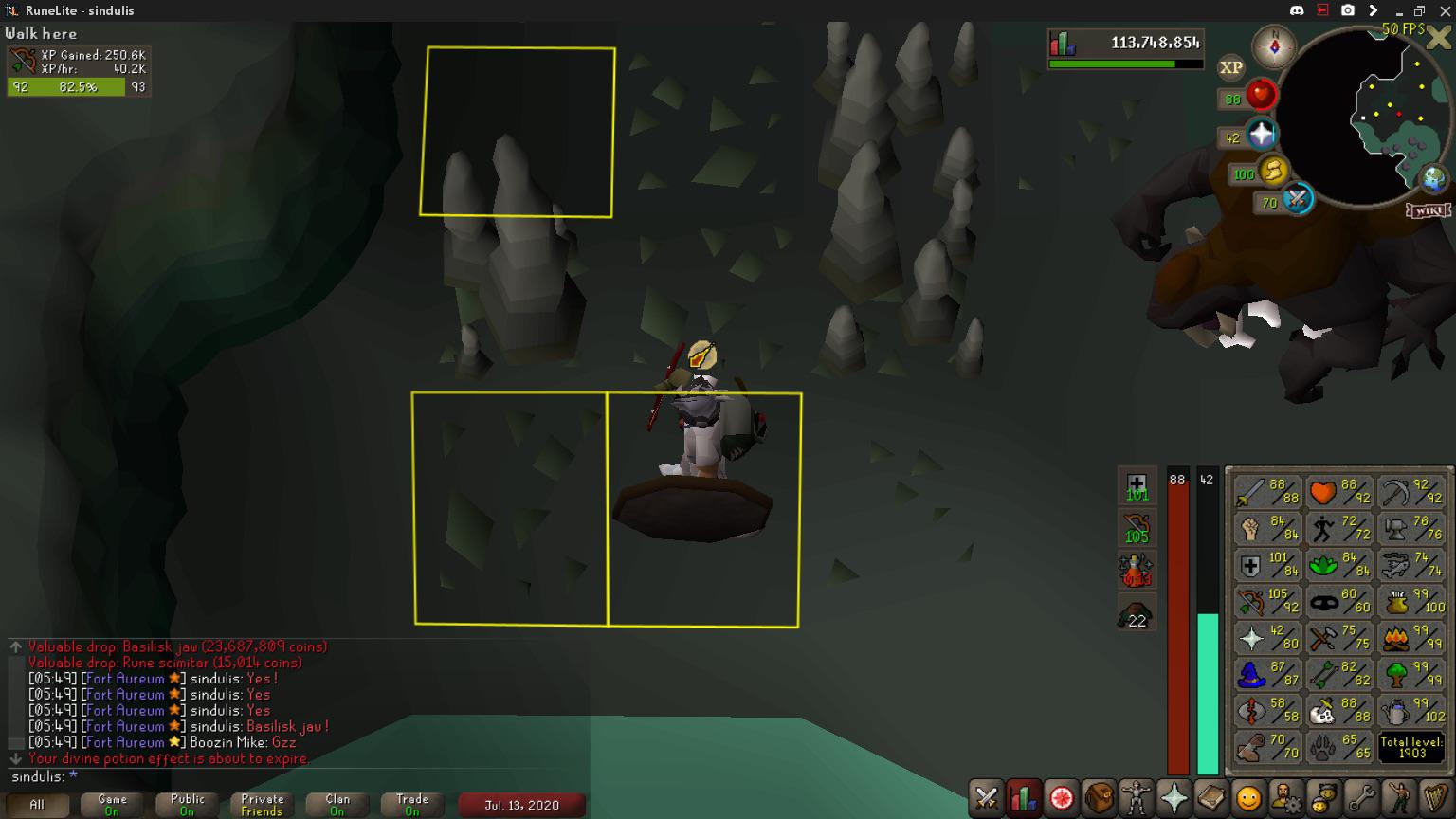The width and height of the screenshot is (1456, 819).
Task: Toggle Trade chat on or off
Action: (x=411, y=804)
